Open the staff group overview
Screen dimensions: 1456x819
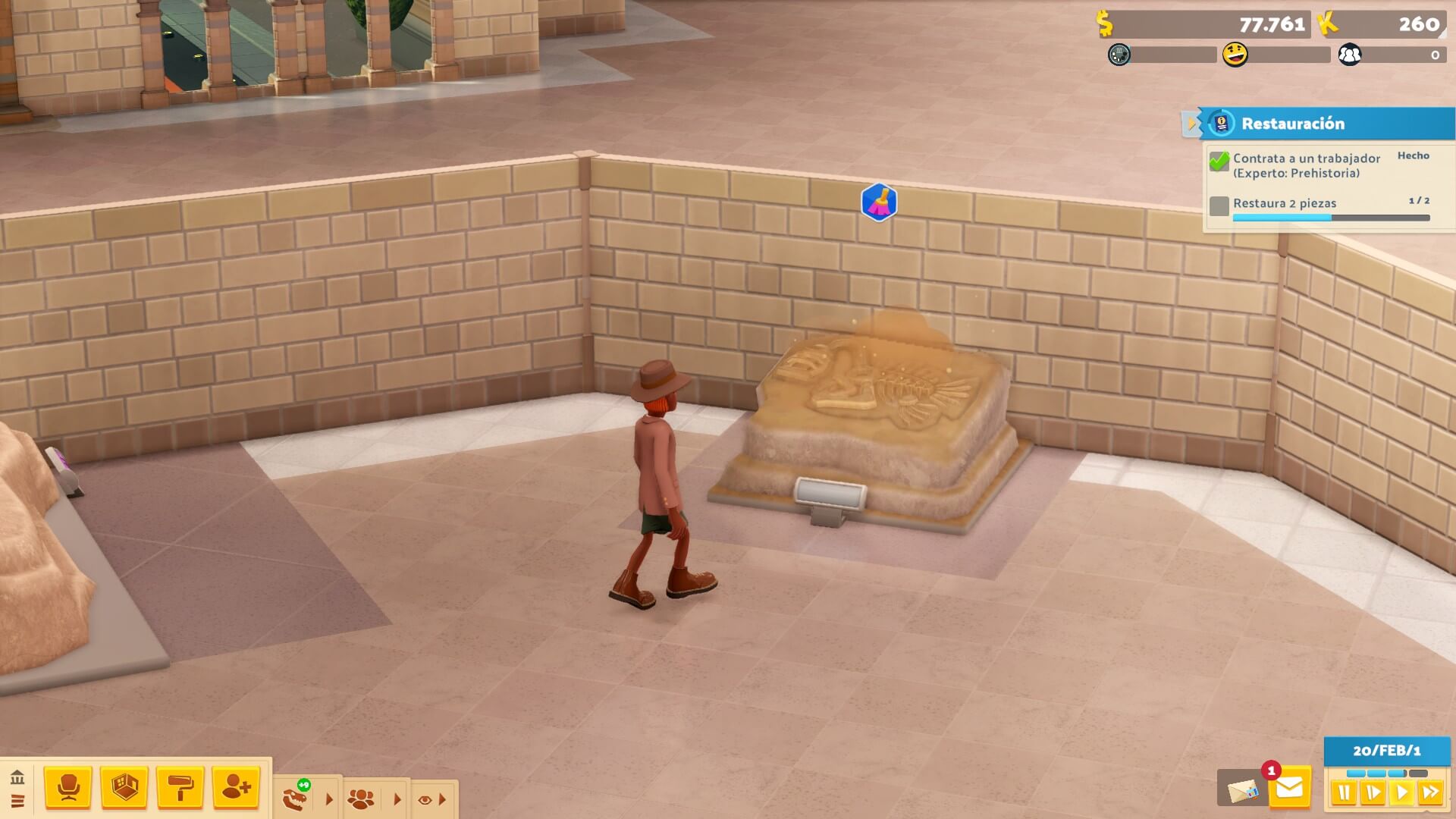coord(361,799)
